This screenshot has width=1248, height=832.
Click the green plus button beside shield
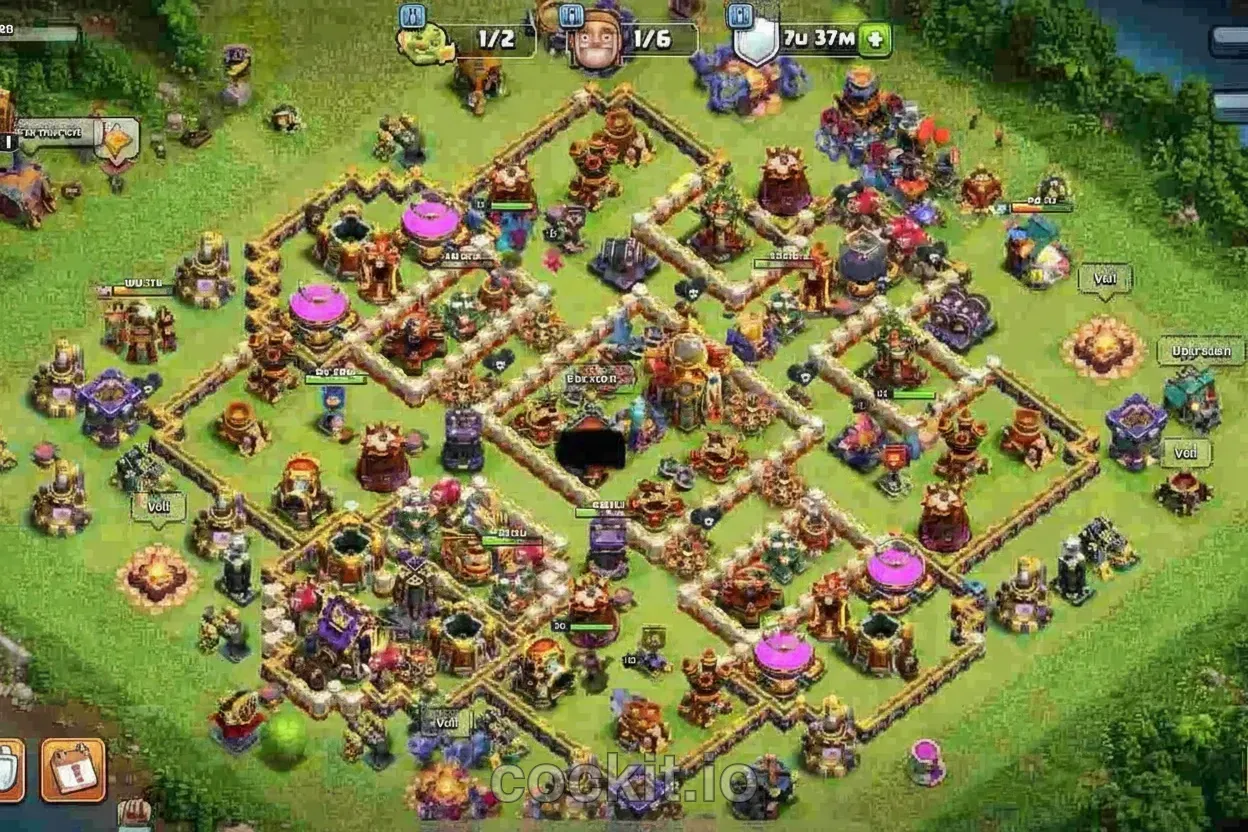(x=874, y=41)
